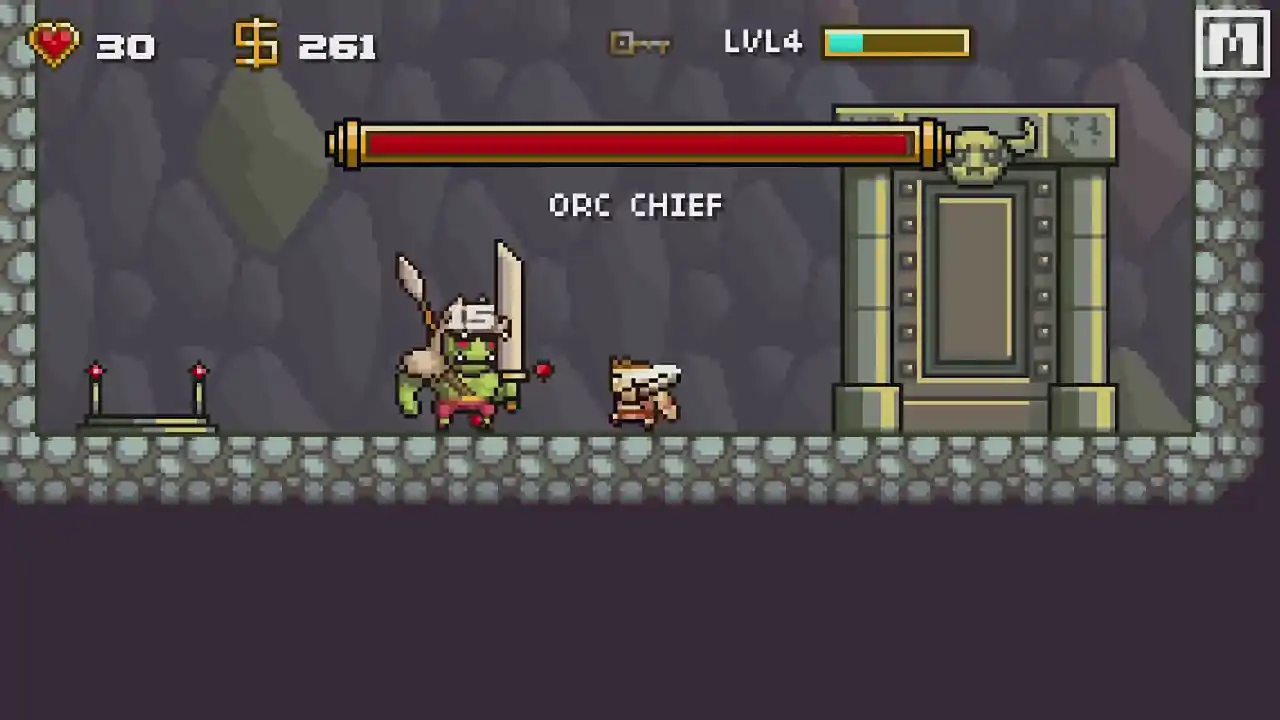Click the ORC CHIEF name label
Screen dimensions: 1280x720
pos(636,206)
